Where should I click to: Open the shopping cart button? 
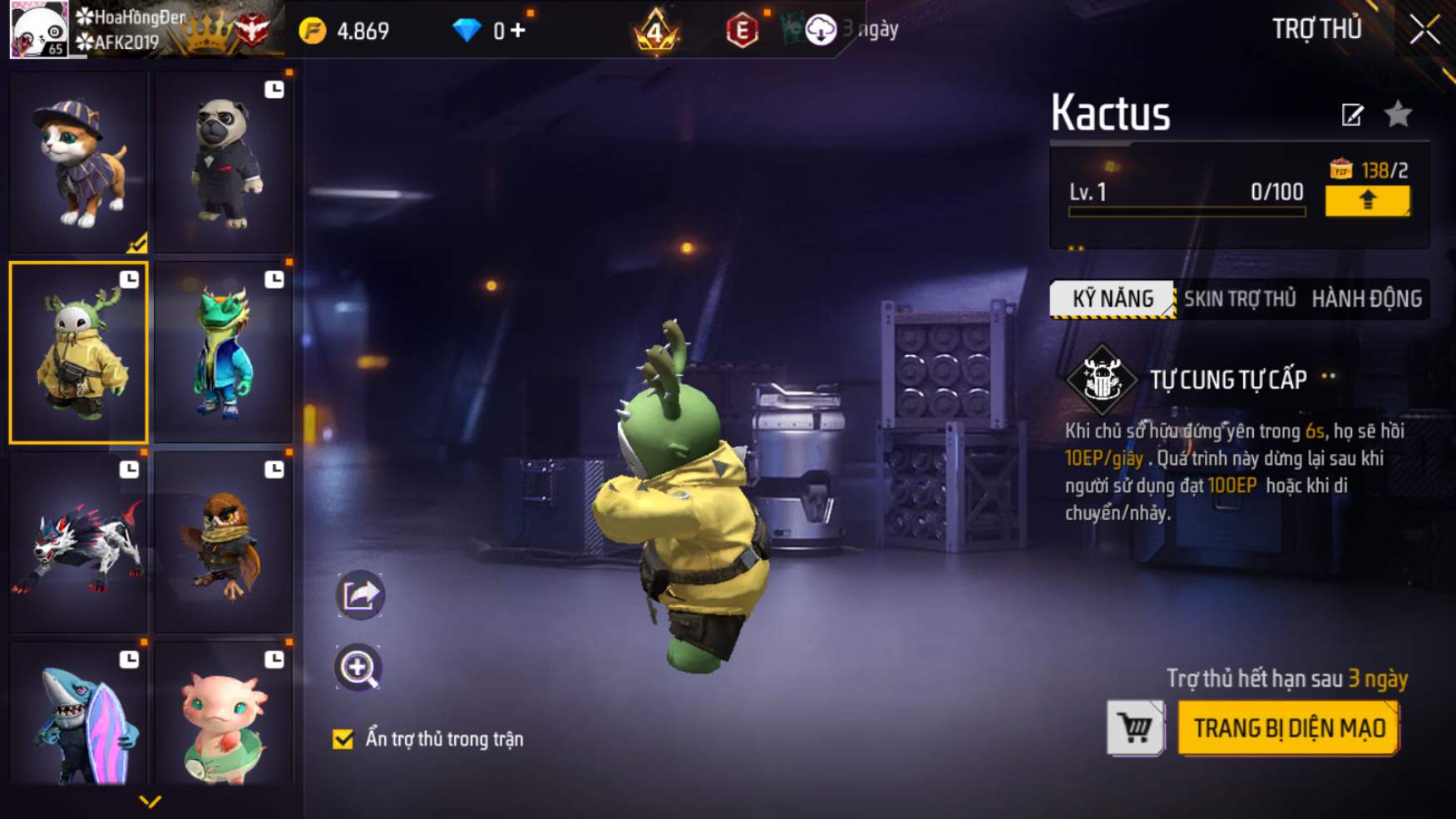point(1135,728)
